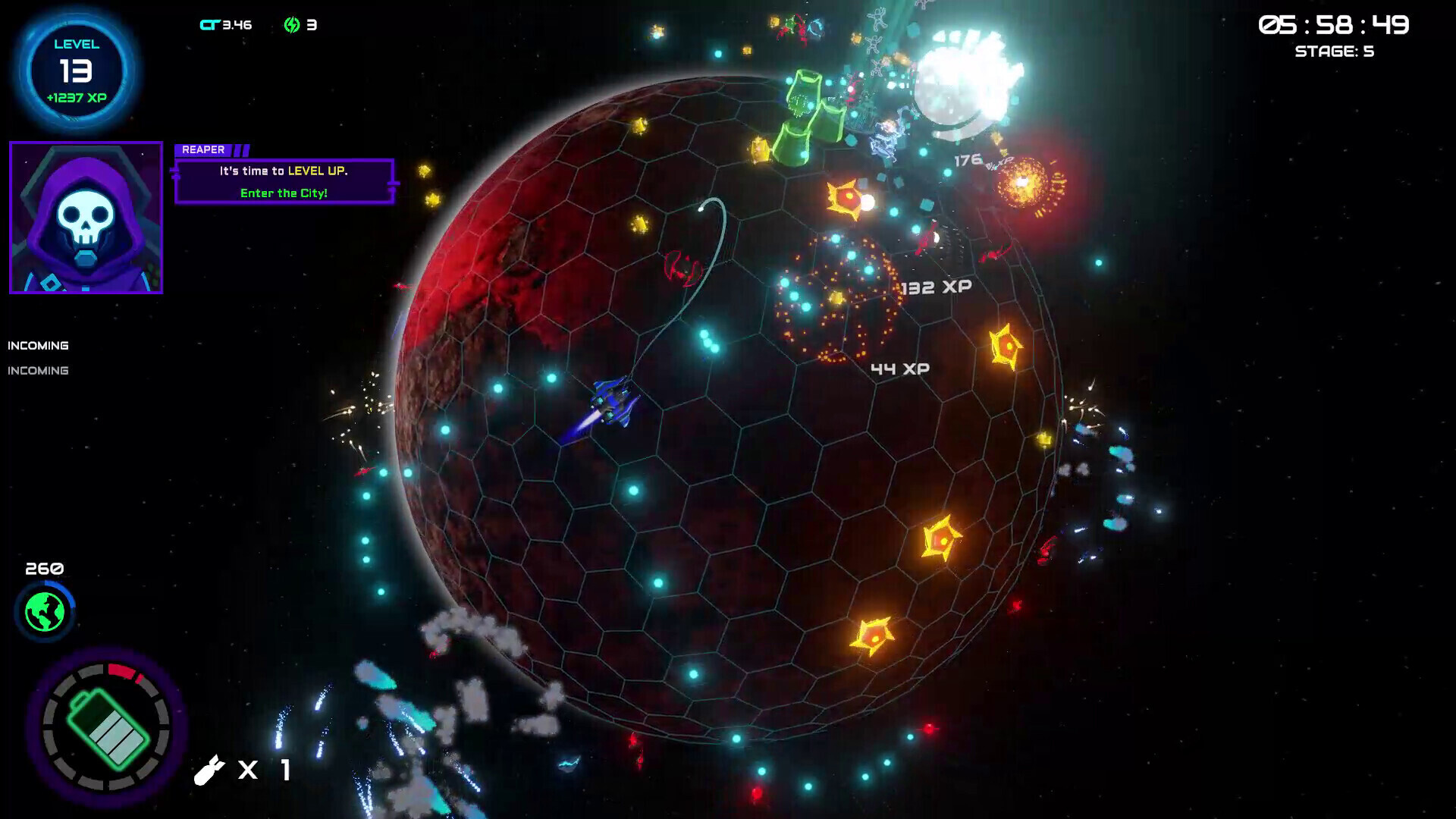
Task: Click the Reaper skull portrait
Action: pyautogui.click(x=86, y=218)
